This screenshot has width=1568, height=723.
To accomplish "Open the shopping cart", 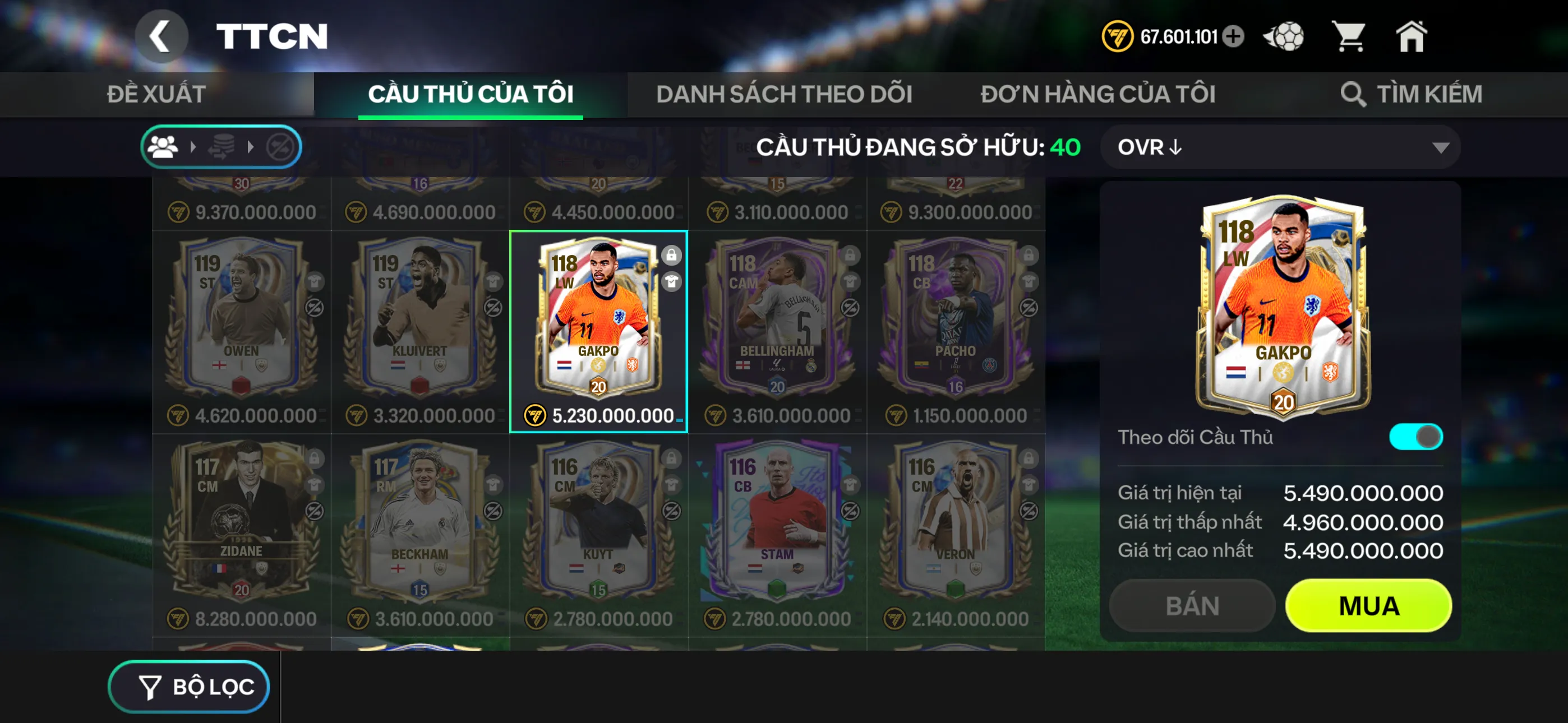I will click(x=1349, y=36).
